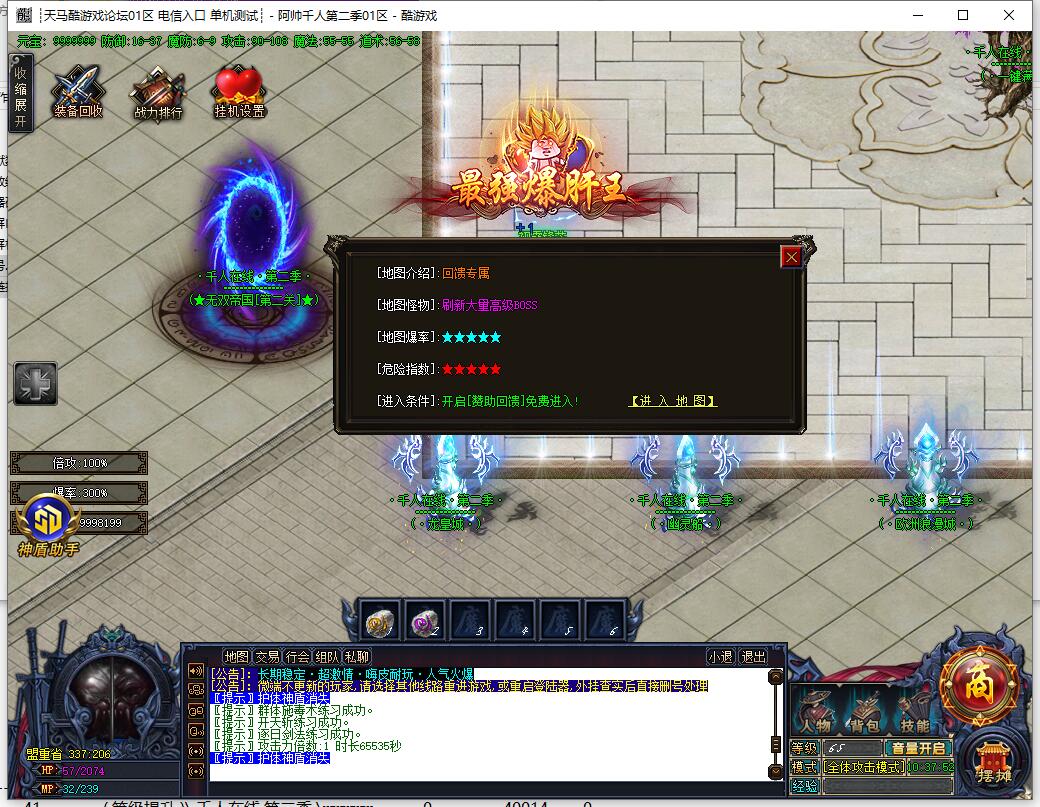This screenshot has height=807, width=1040.
Task: Switch to the 行会 guild tab
Action: (x=297, y=657)
